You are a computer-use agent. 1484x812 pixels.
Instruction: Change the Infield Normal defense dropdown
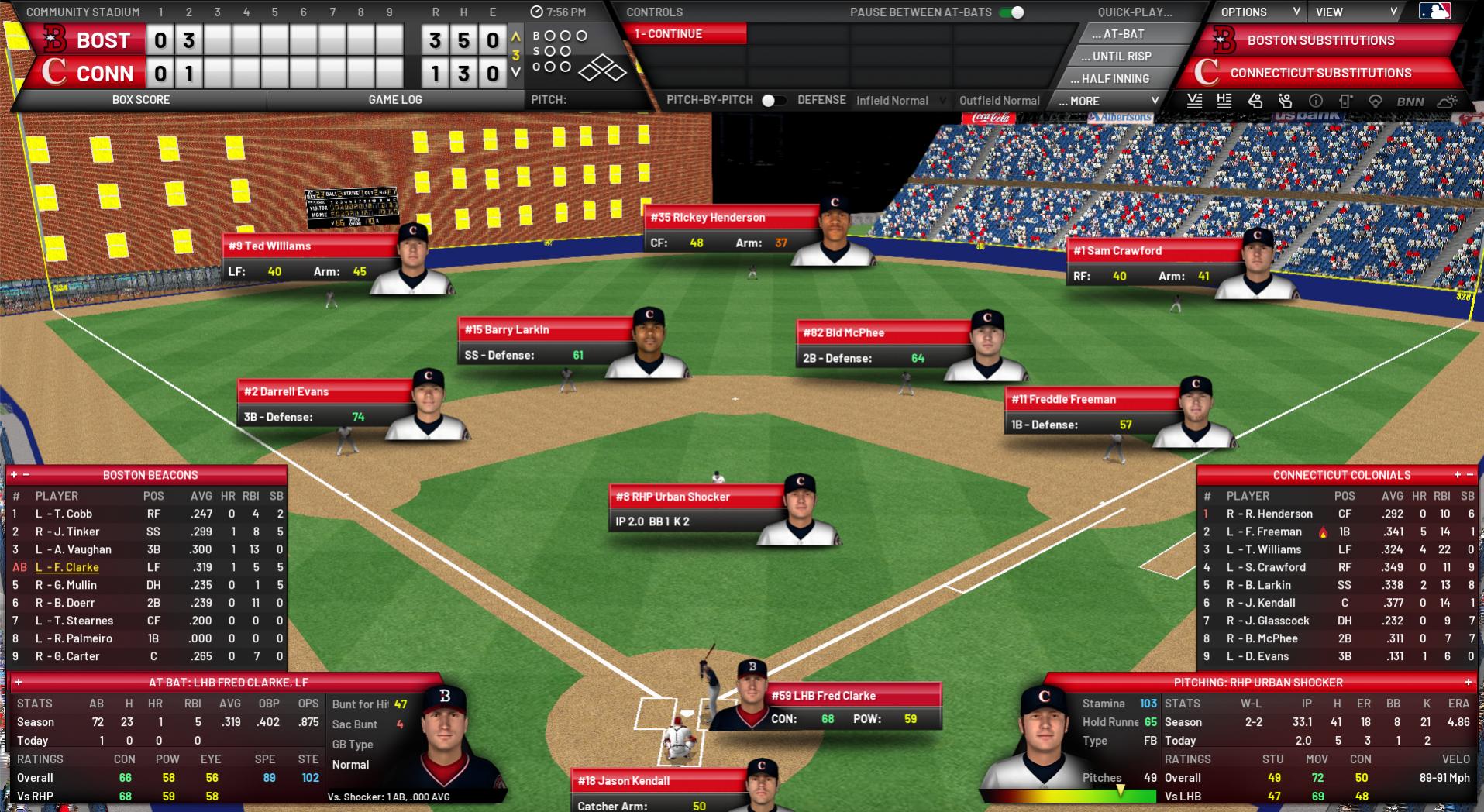(x=900, y=101)
